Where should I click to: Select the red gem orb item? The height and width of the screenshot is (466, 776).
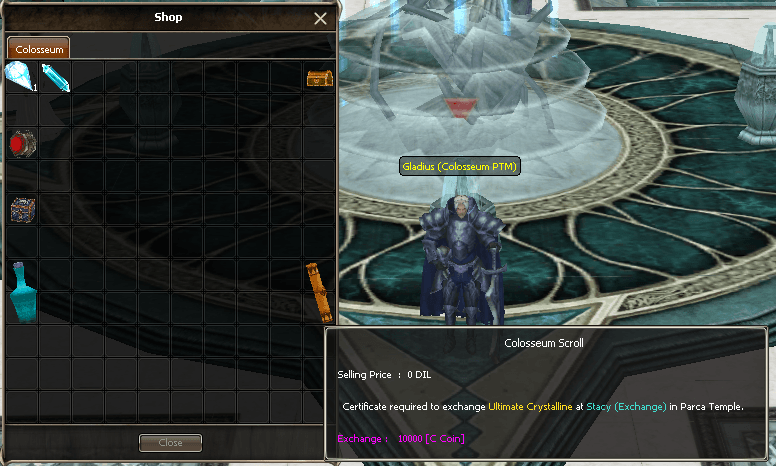click(x=20, y=144)
